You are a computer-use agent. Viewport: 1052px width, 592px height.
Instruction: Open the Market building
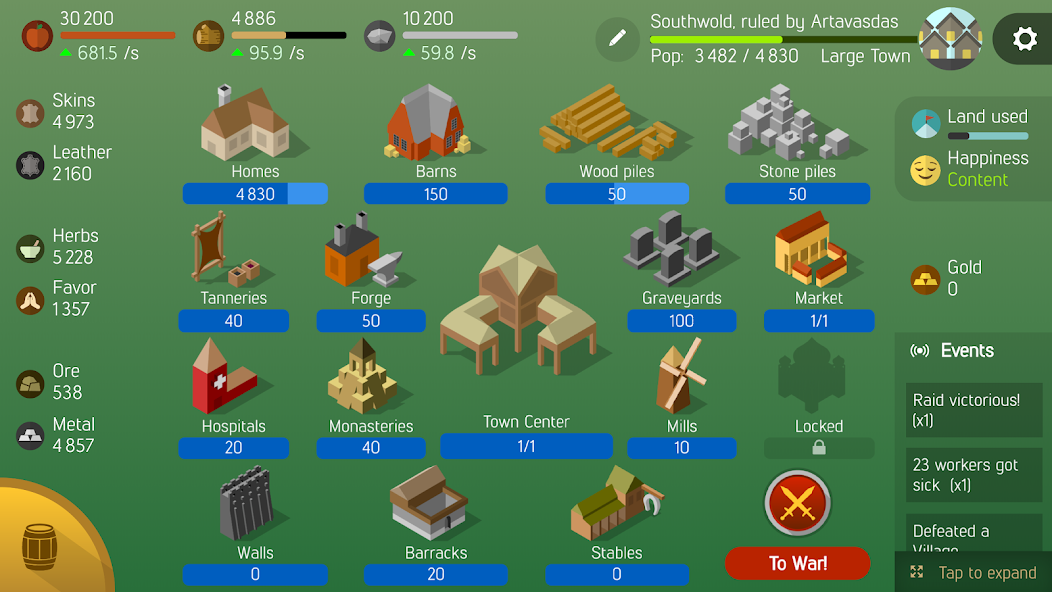[x=811, y=252]
